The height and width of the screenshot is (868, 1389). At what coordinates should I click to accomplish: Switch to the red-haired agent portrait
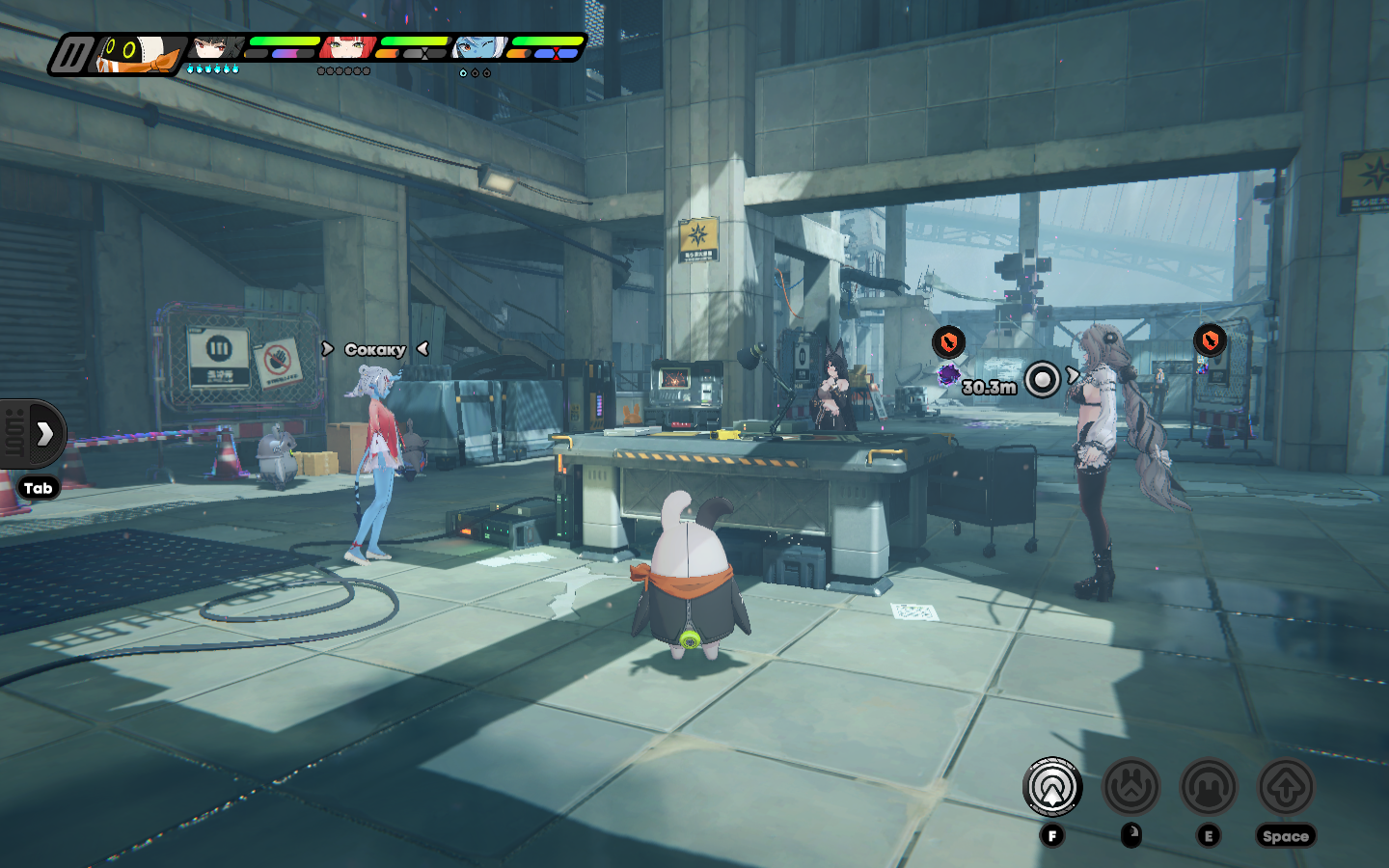(x=347, y=48)
